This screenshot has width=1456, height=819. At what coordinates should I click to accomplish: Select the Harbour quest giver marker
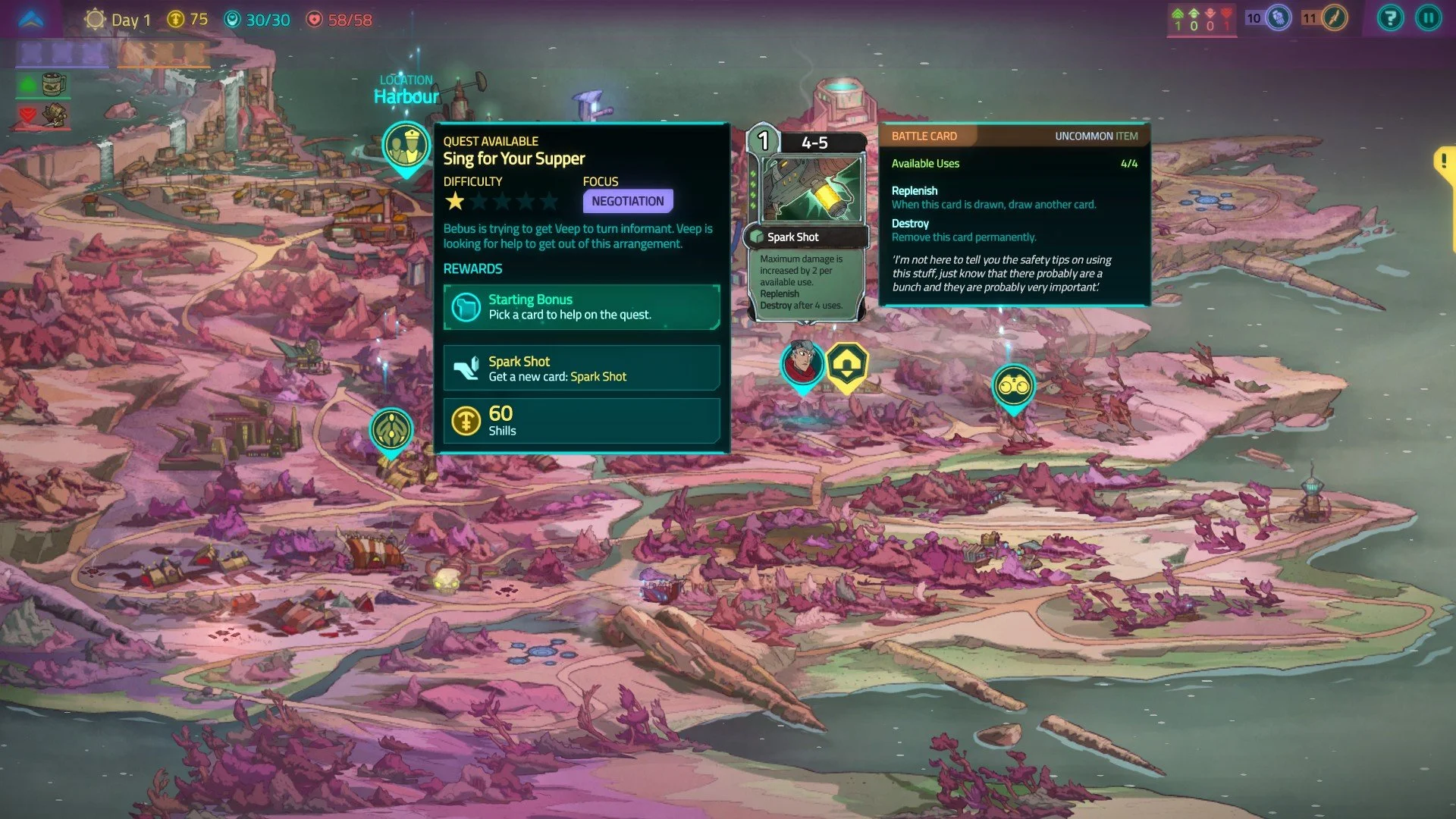(406, 145)
